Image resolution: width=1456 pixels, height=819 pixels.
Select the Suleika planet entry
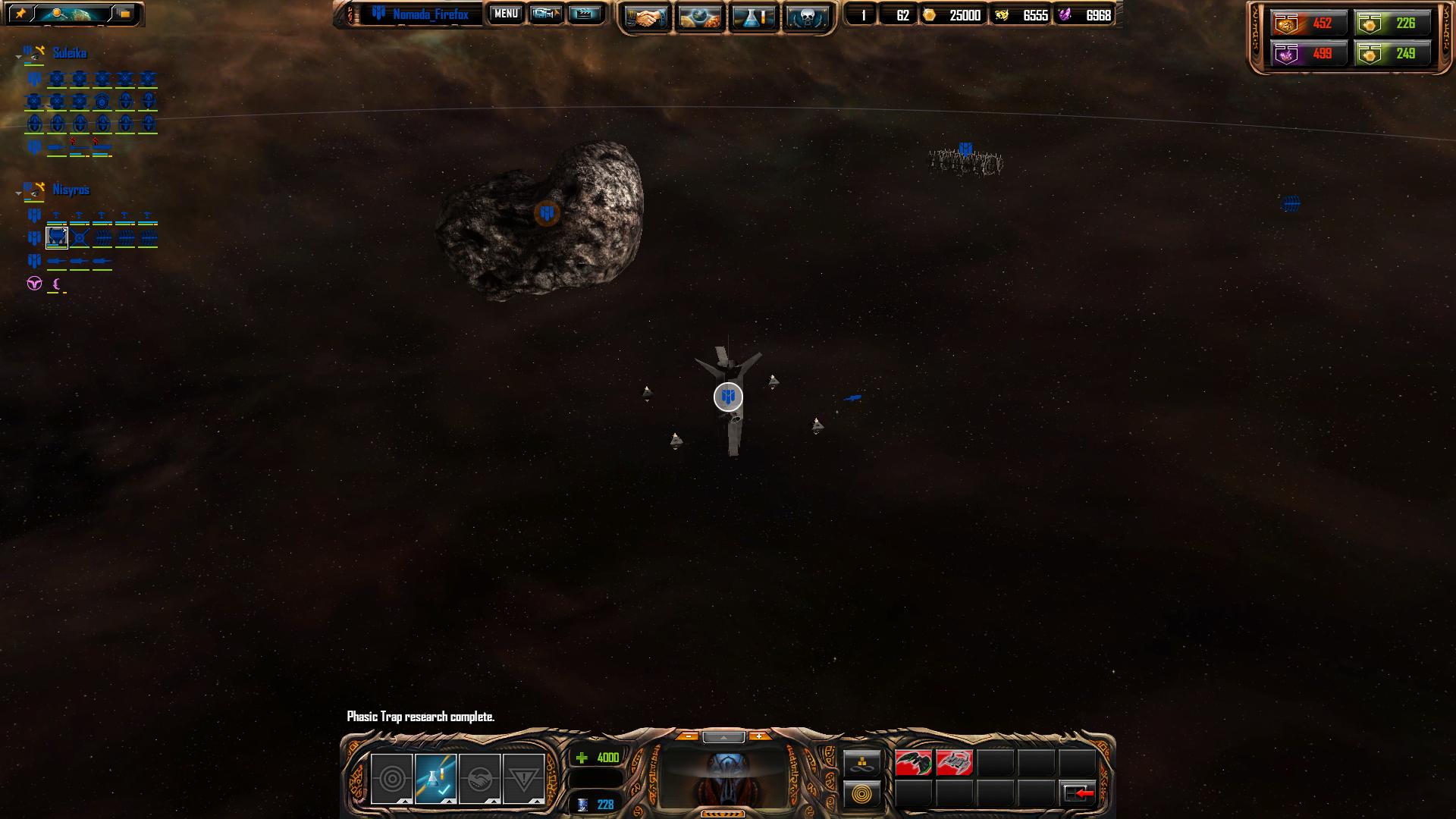69,53
